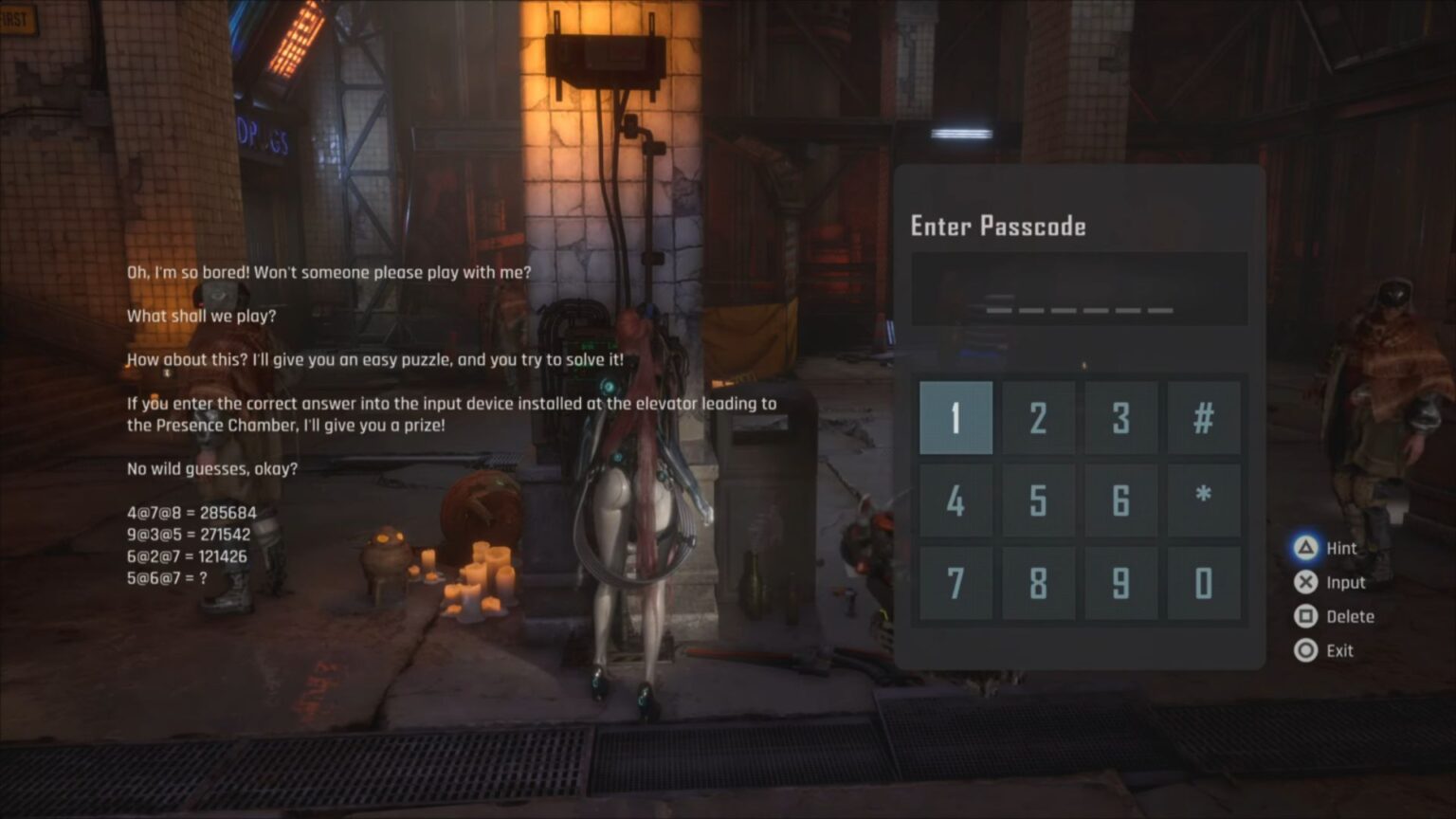Select keypad number 6
The image size is (1456, 819).
1120,500
